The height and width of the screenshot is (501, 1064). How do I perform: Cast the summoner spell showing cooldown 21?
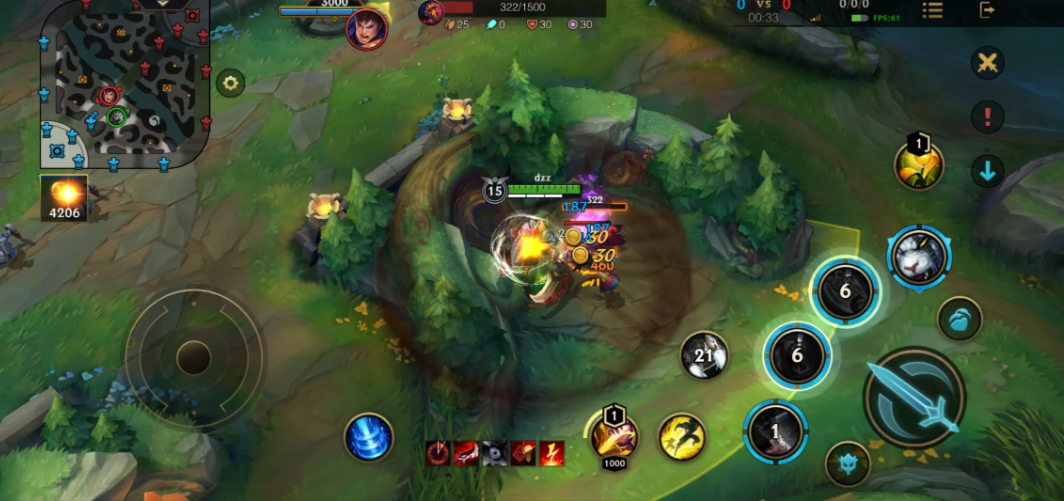tap(704, 356)
